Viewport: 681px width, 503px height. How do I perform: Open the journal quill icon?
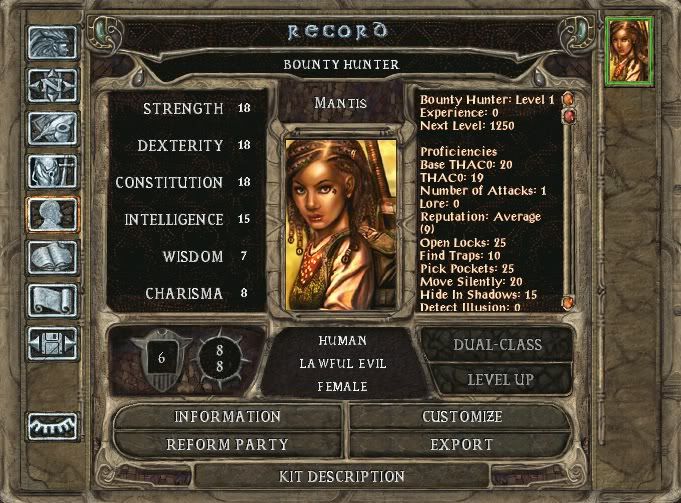click(53, 129)
